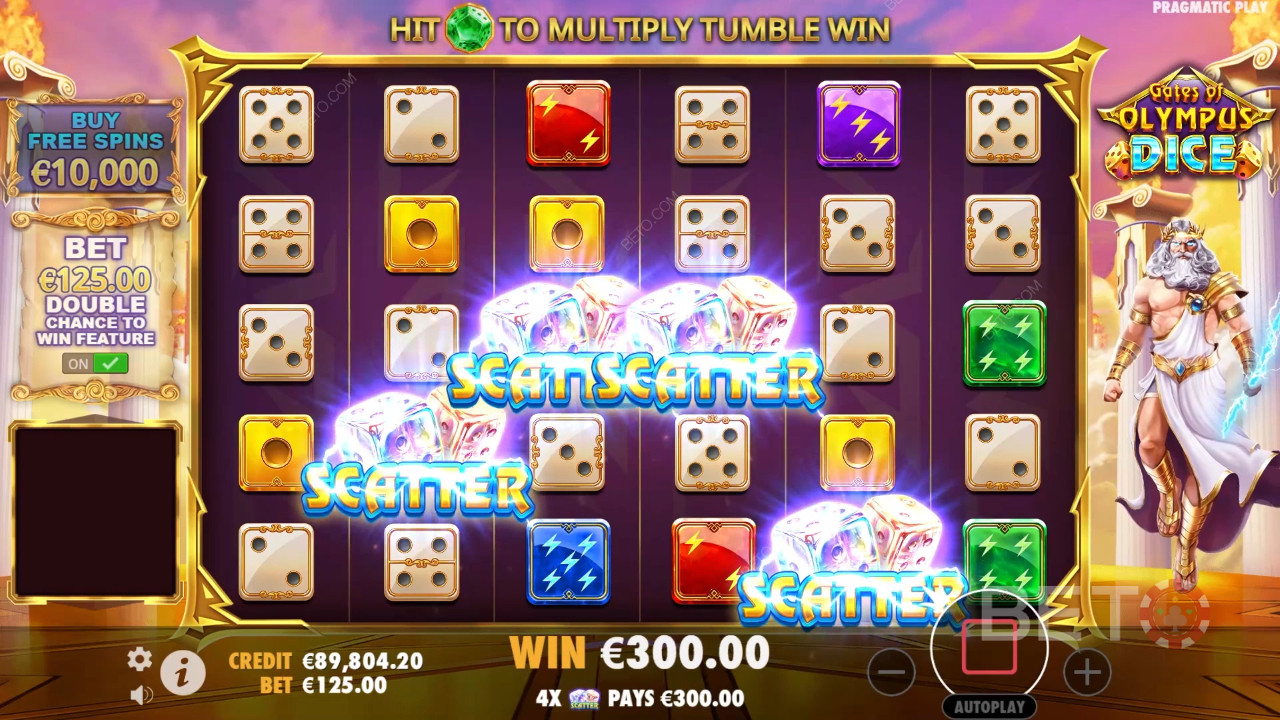Toggle the Double Chance feature ON switch
The width and height of the screenshot is (1280, 720).
pyautogui.click(x=96, y=364)
